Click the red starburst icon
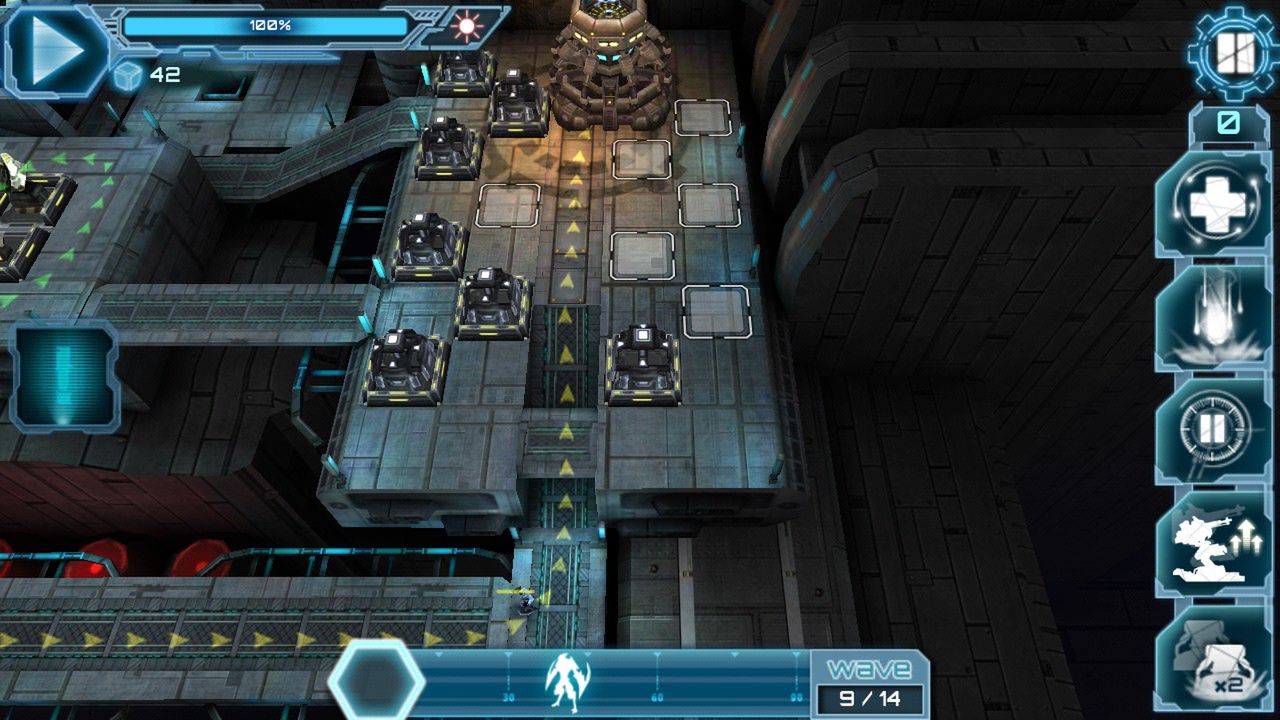1280x720 pixels. pos(466,25)
